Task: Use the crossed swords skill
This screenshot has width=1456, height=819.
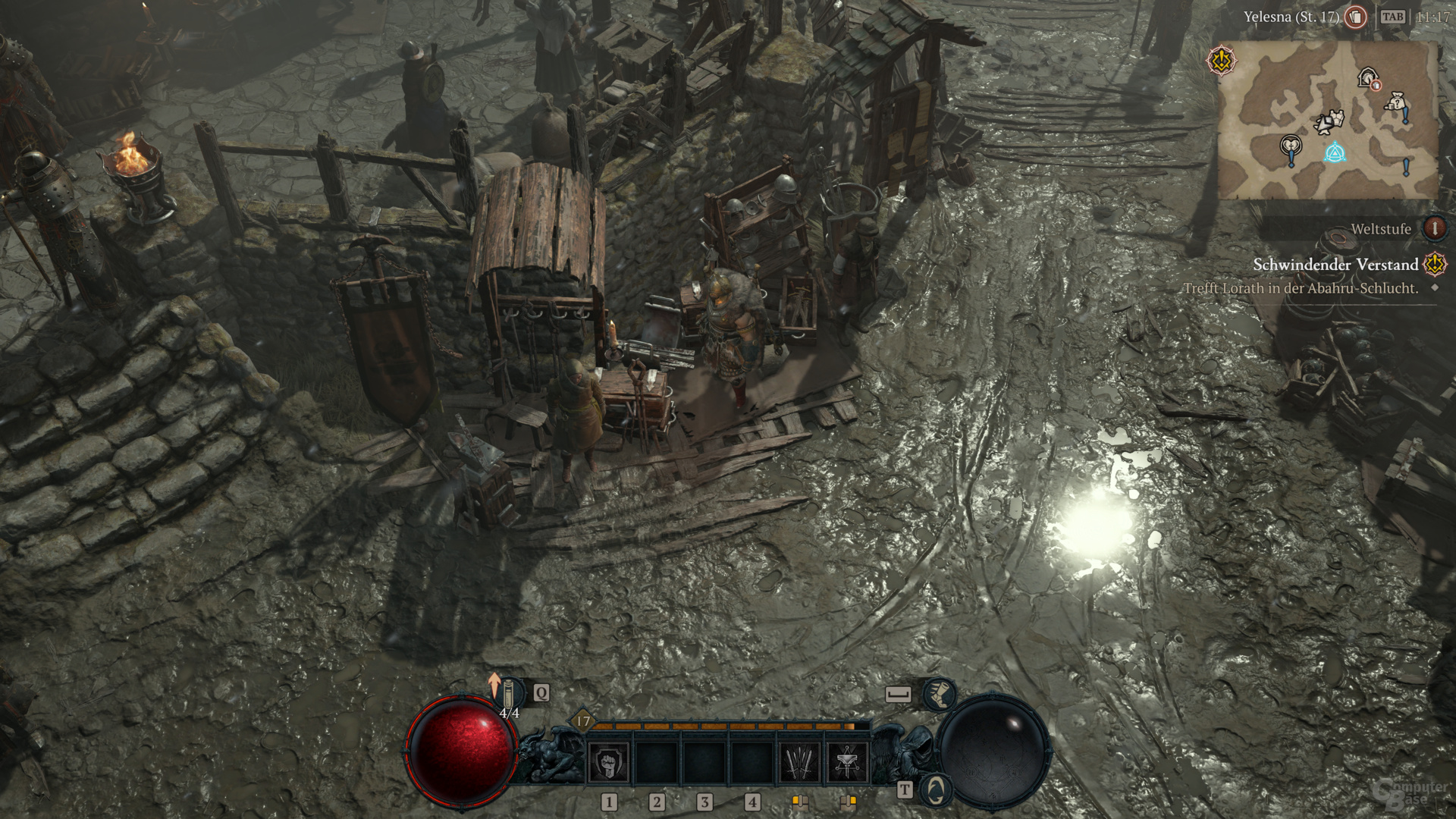Action: [x=799, y=763]
